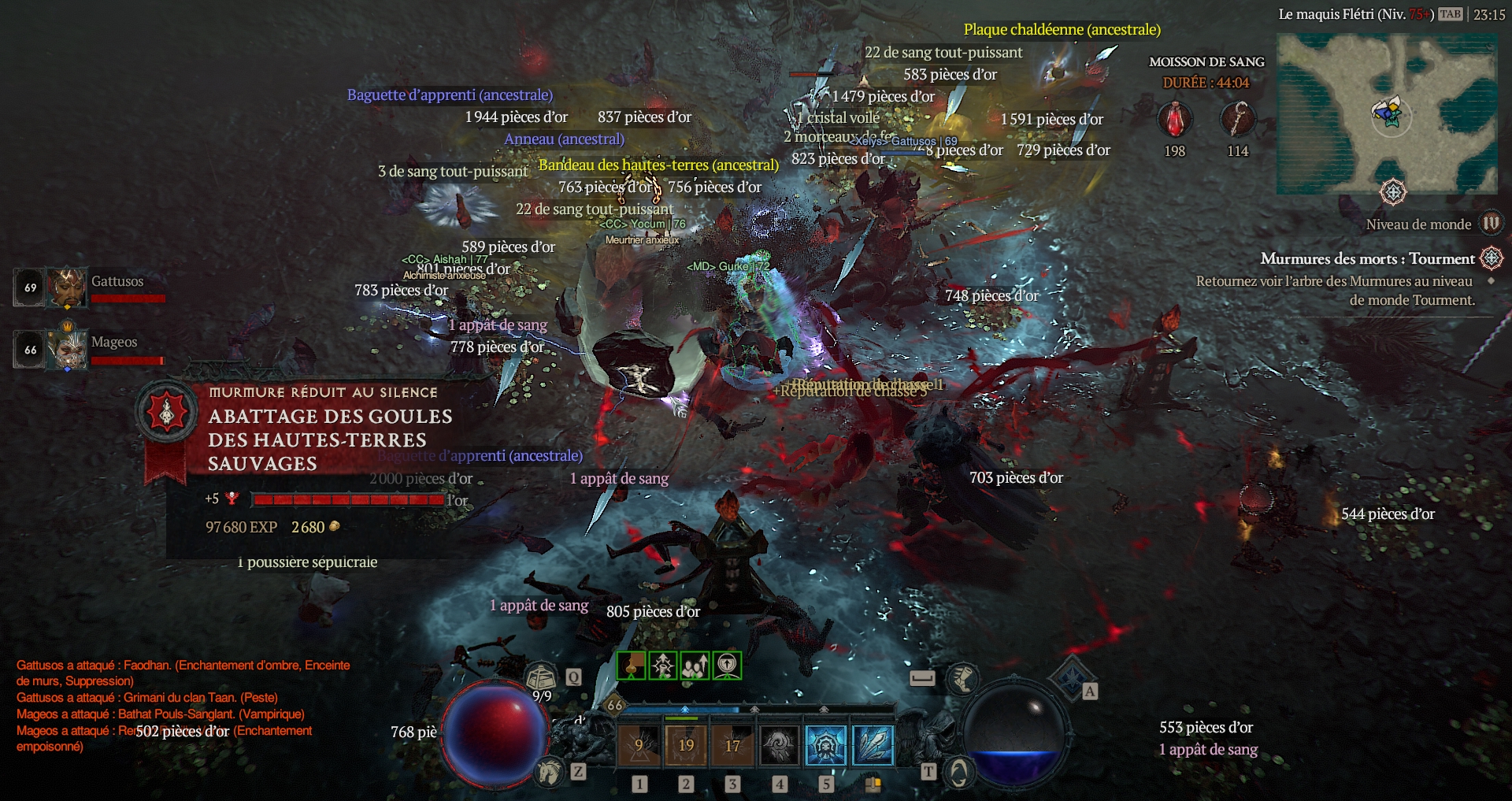Summon the mount with the horse icon
This screenshot has width=1512, height=801.
pyautogui.click(x=549, y=772)
